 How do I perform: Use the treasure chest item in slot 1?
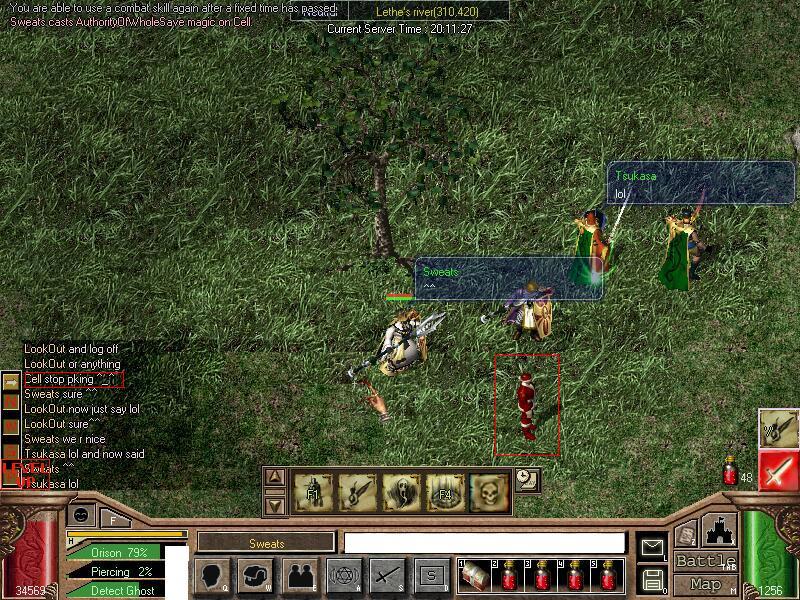pyautogui.click(x=476, y=576)
